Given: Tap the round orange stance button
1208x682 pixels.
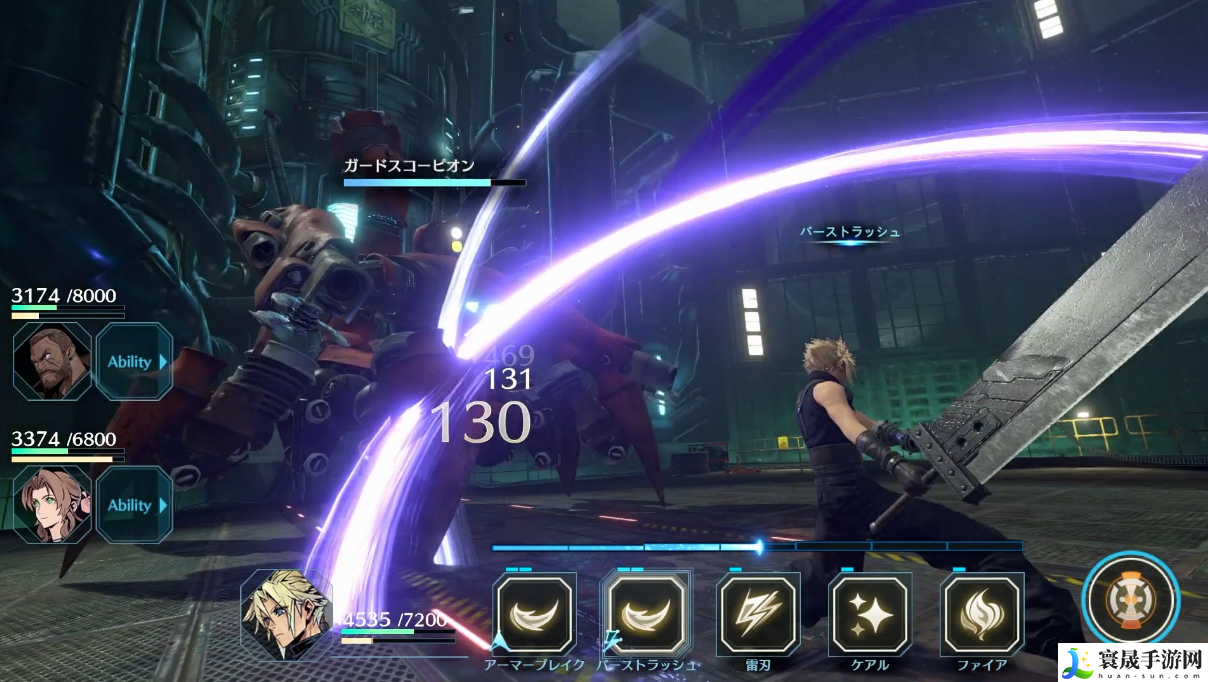Looking at the screenshot, I should (x=1129, y=600).
